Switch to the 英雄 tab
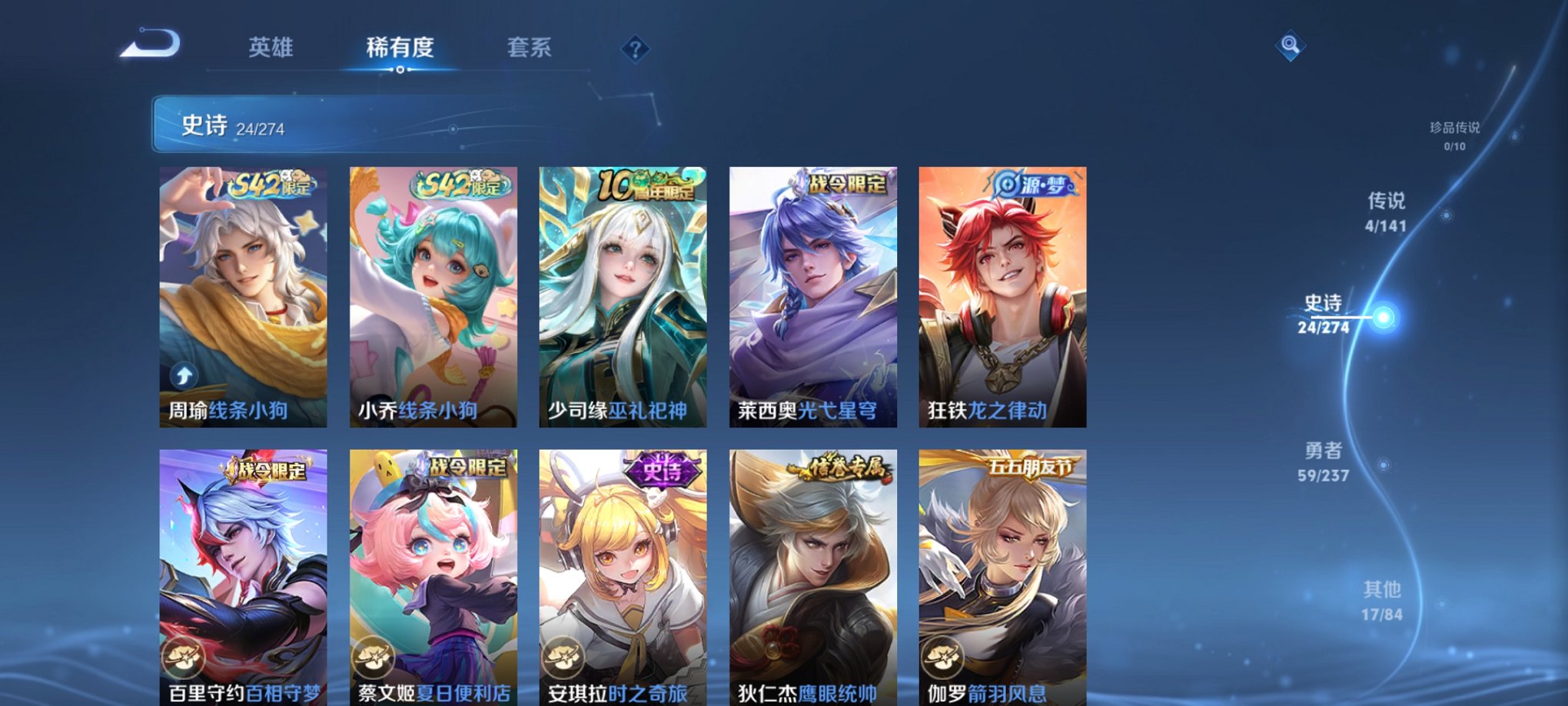The image size is (1568, 706). point(270,48)
